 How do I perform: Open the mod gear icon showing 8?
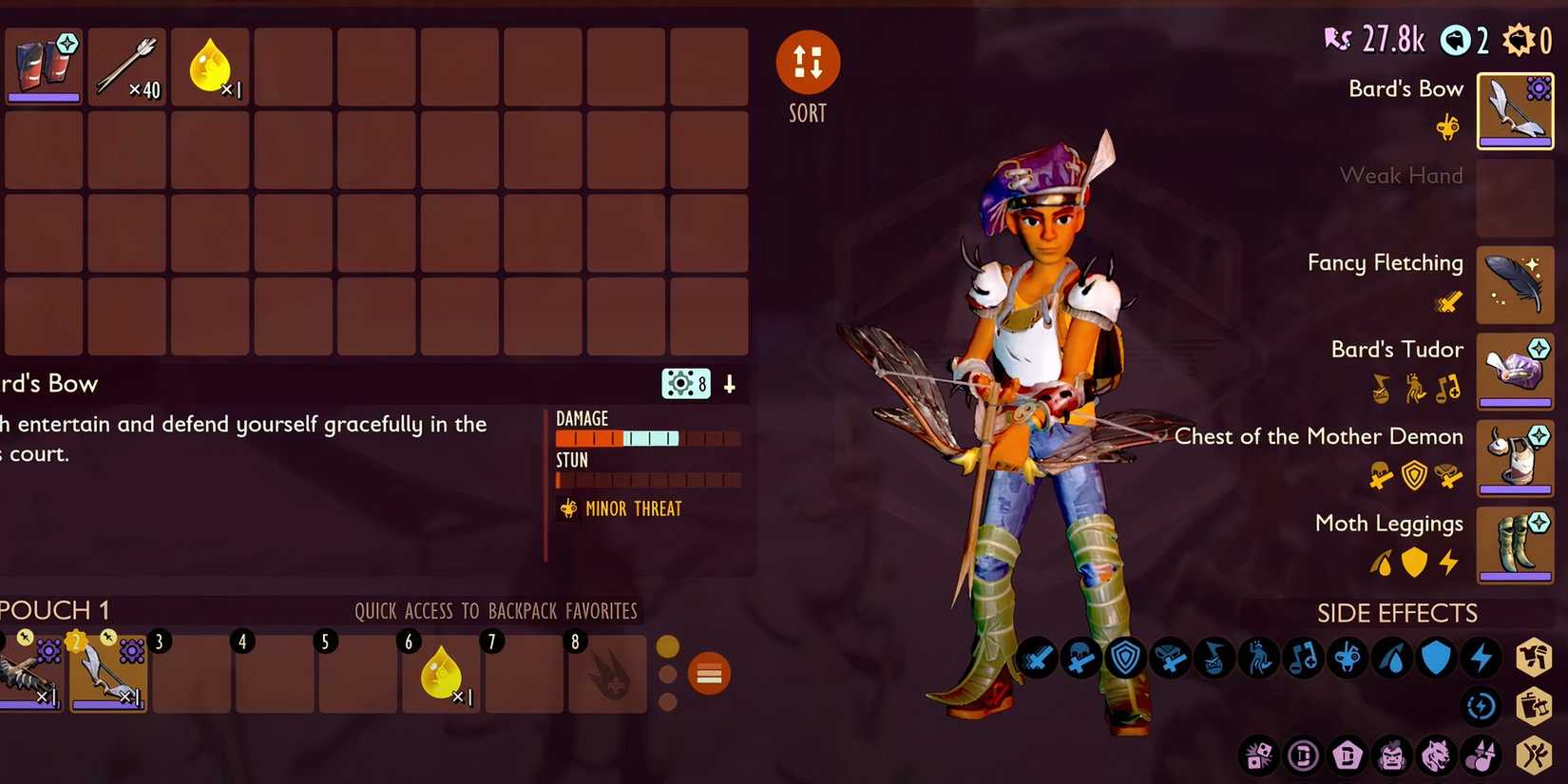tap(686, 384)
